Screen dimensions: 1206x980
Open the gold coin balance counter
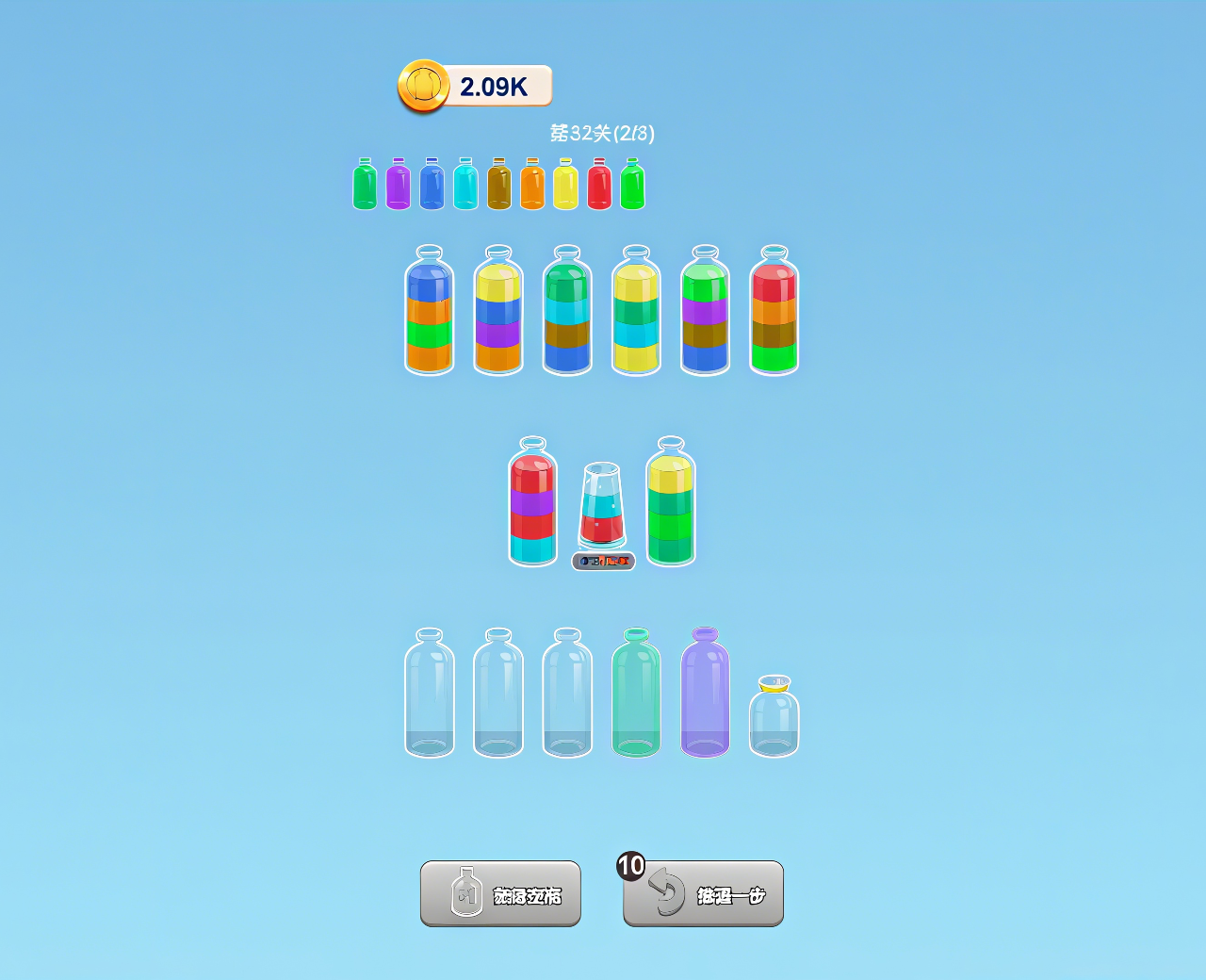point(475,87)
